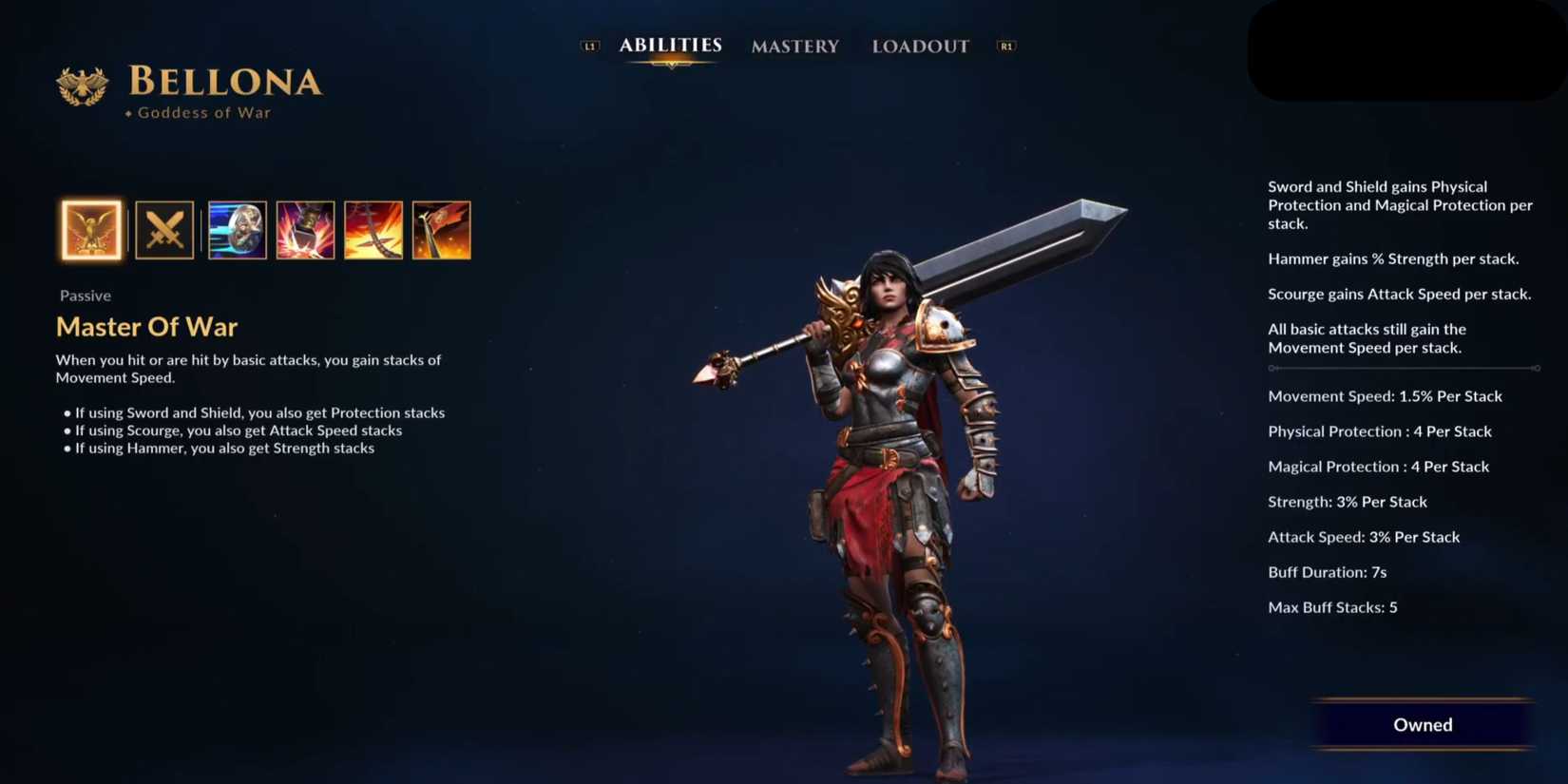View the Bludgeon hammer ability icon
The height and width of the screenshot is (784, 1568).
click(x=305, y=230)
